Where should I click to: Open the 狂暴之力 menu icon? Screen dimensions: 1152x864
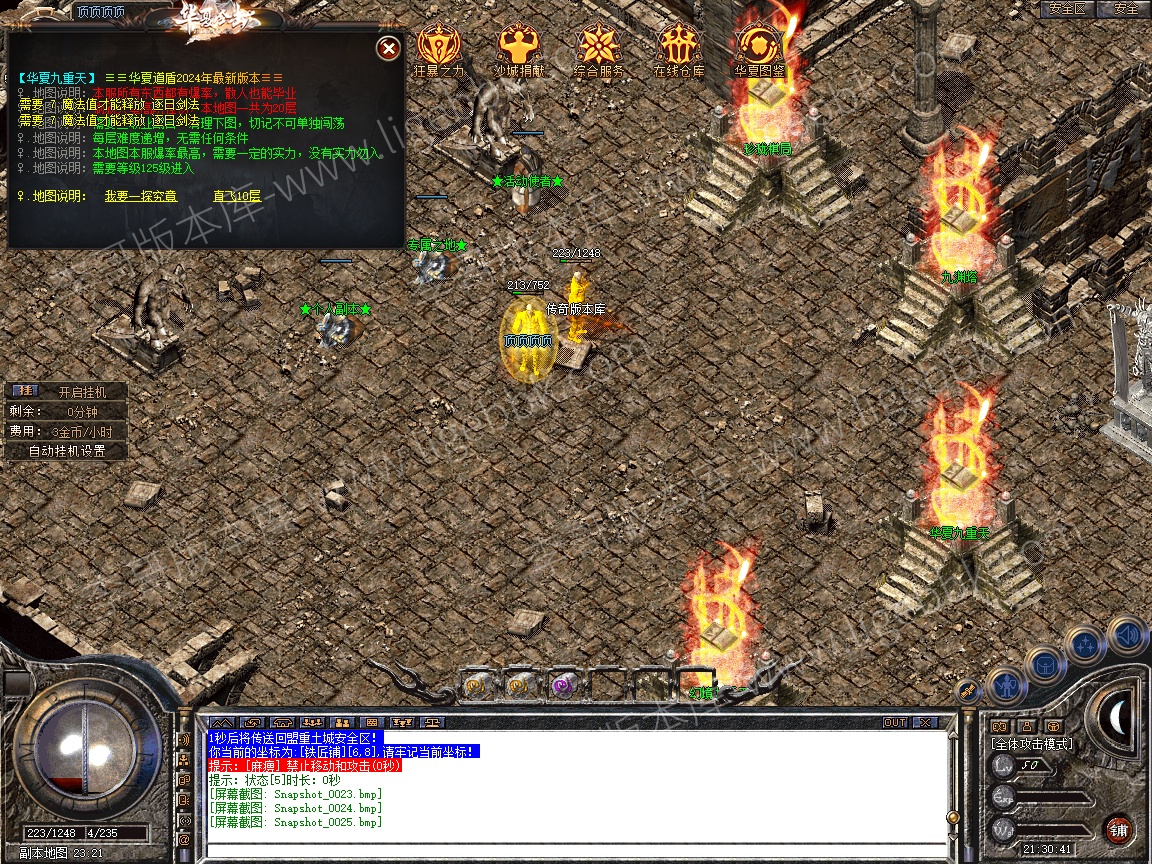(438, 47)
